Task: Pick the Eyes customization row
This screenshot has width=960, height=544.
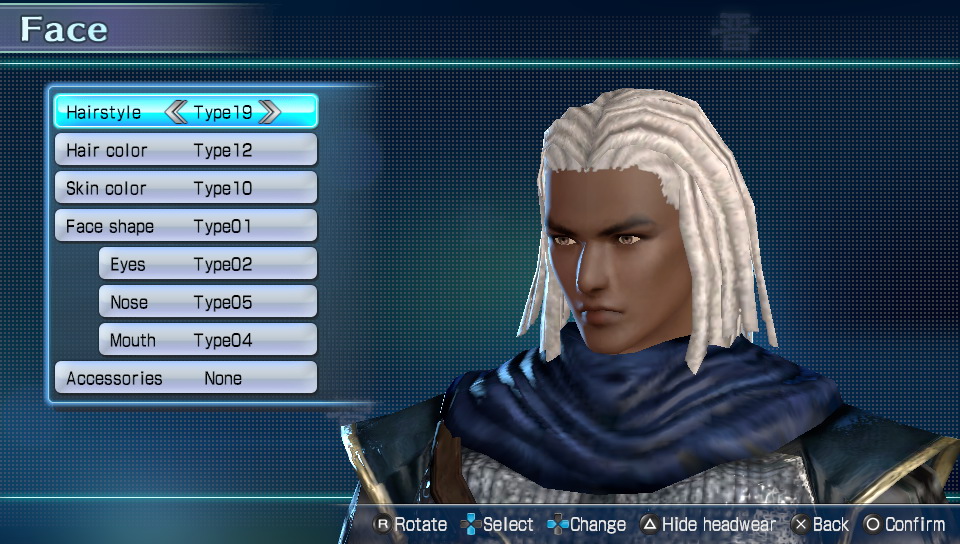Action: pyautogui.click(x=207, y=264)
